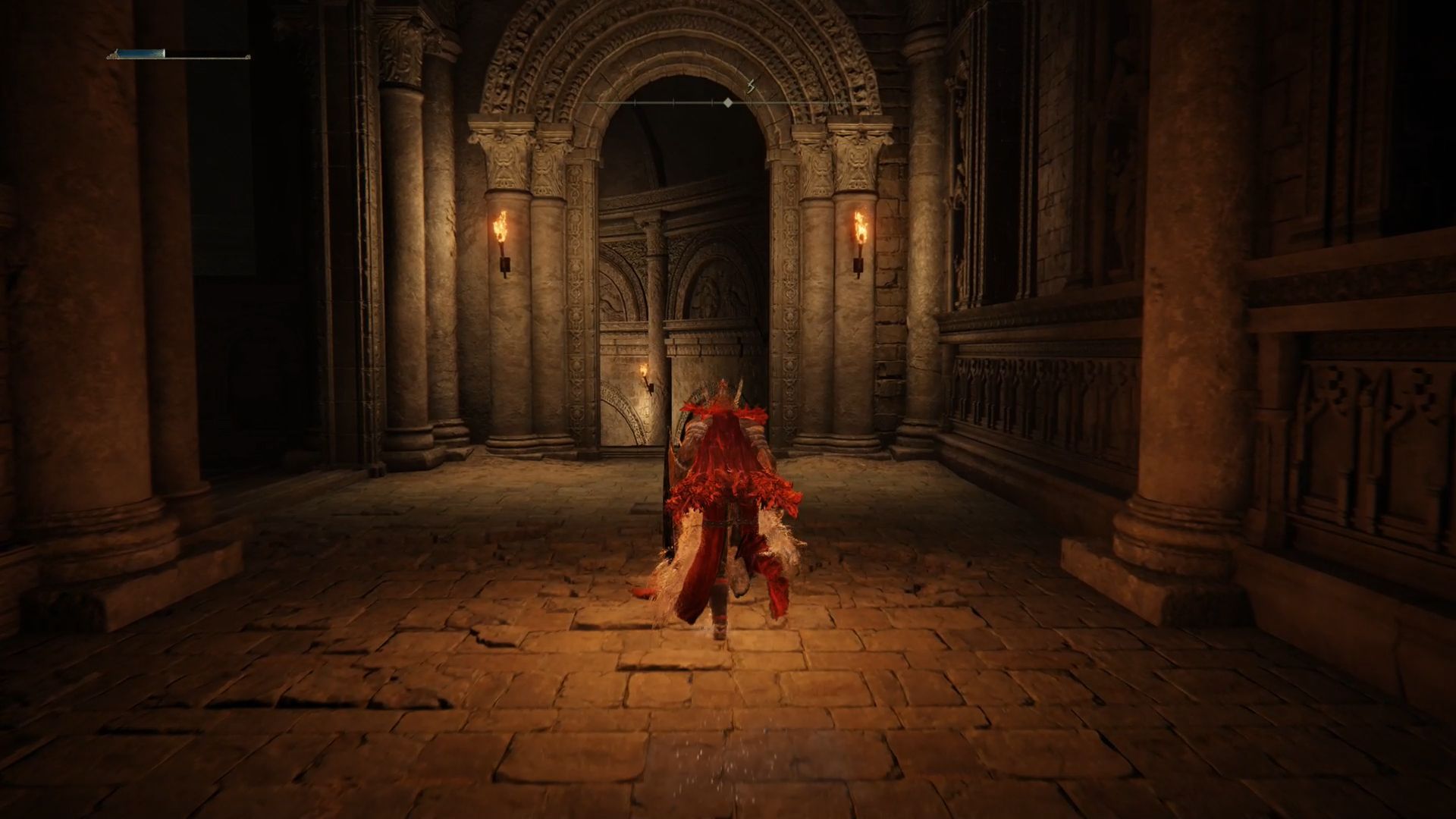Click the compass tick left of the diamond marker

click(x=711, y=102)
